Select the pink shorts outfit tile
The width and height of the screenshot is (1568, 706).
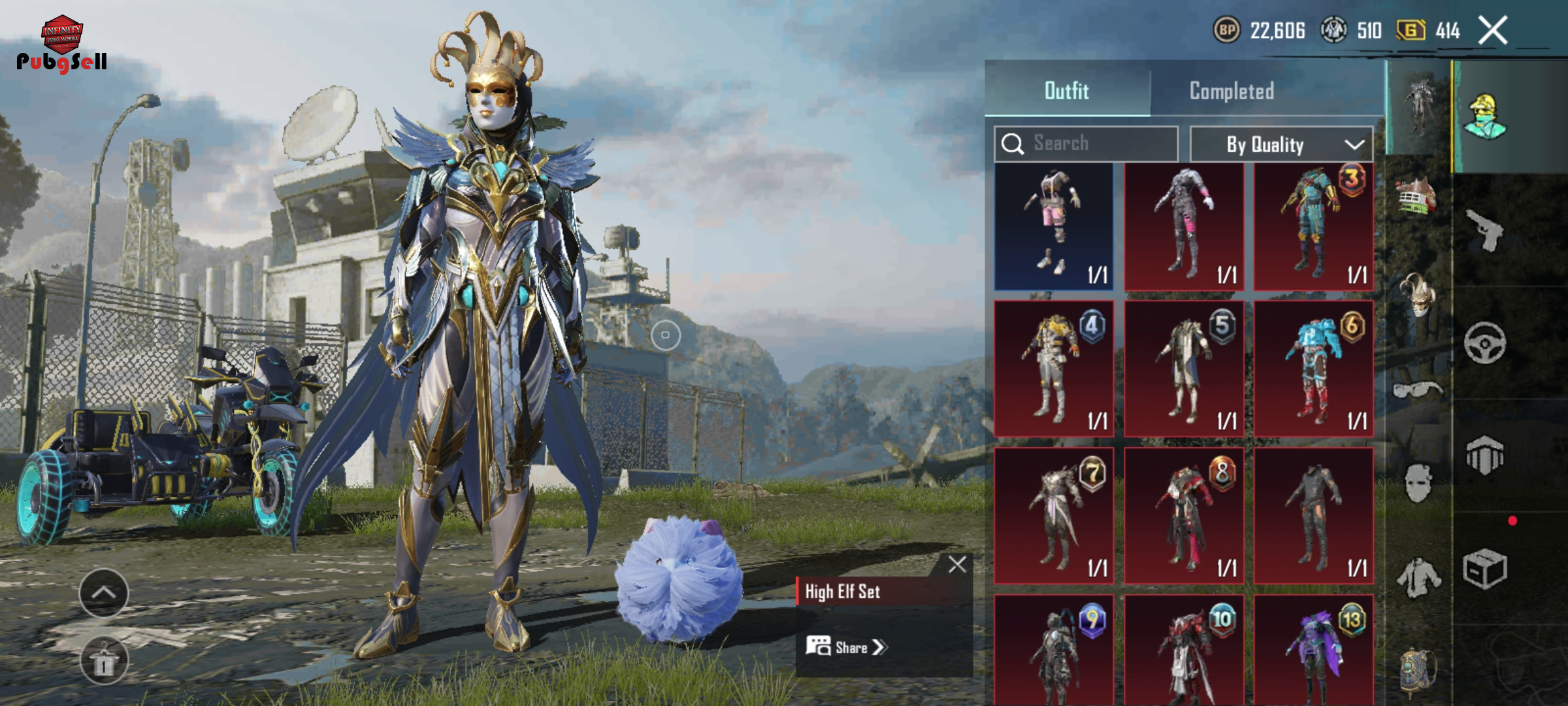pos(1053,226)
